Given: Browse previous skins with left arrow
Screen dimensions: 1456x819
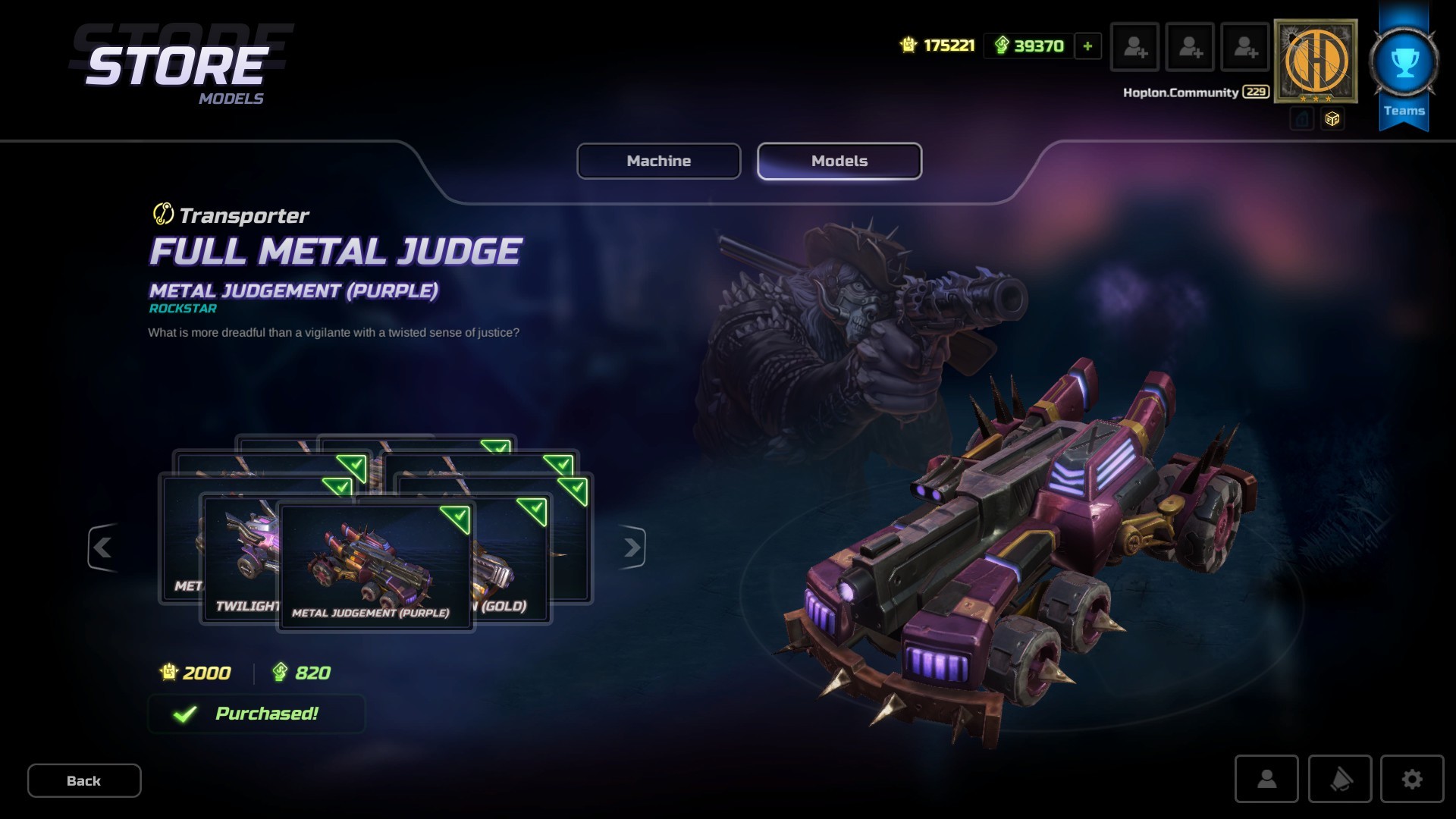Looking at the screenshot, I should coord(104,549).
